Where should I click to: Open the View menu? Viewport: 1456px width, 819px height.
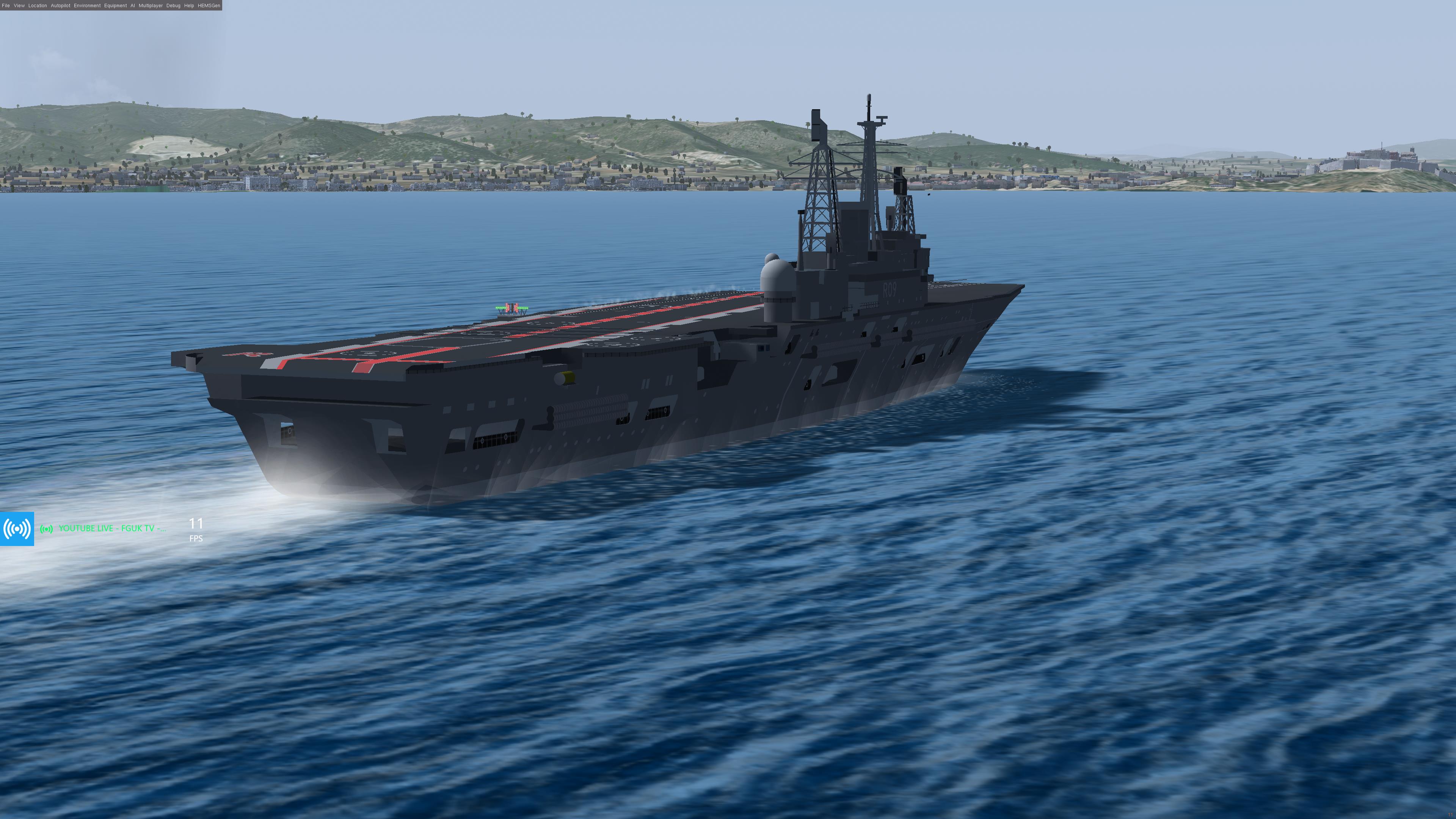pyautogui.click(x=19, y=6)
